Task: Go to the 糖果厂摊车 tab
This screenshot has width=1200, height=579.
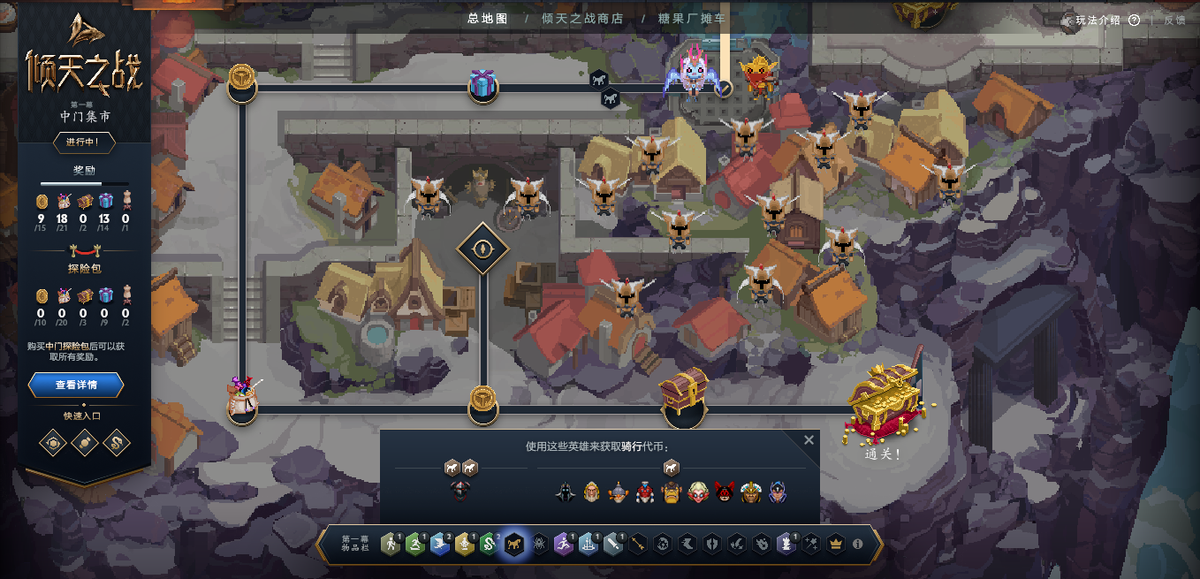Action: pyautogui.click(x=692, y=18)
